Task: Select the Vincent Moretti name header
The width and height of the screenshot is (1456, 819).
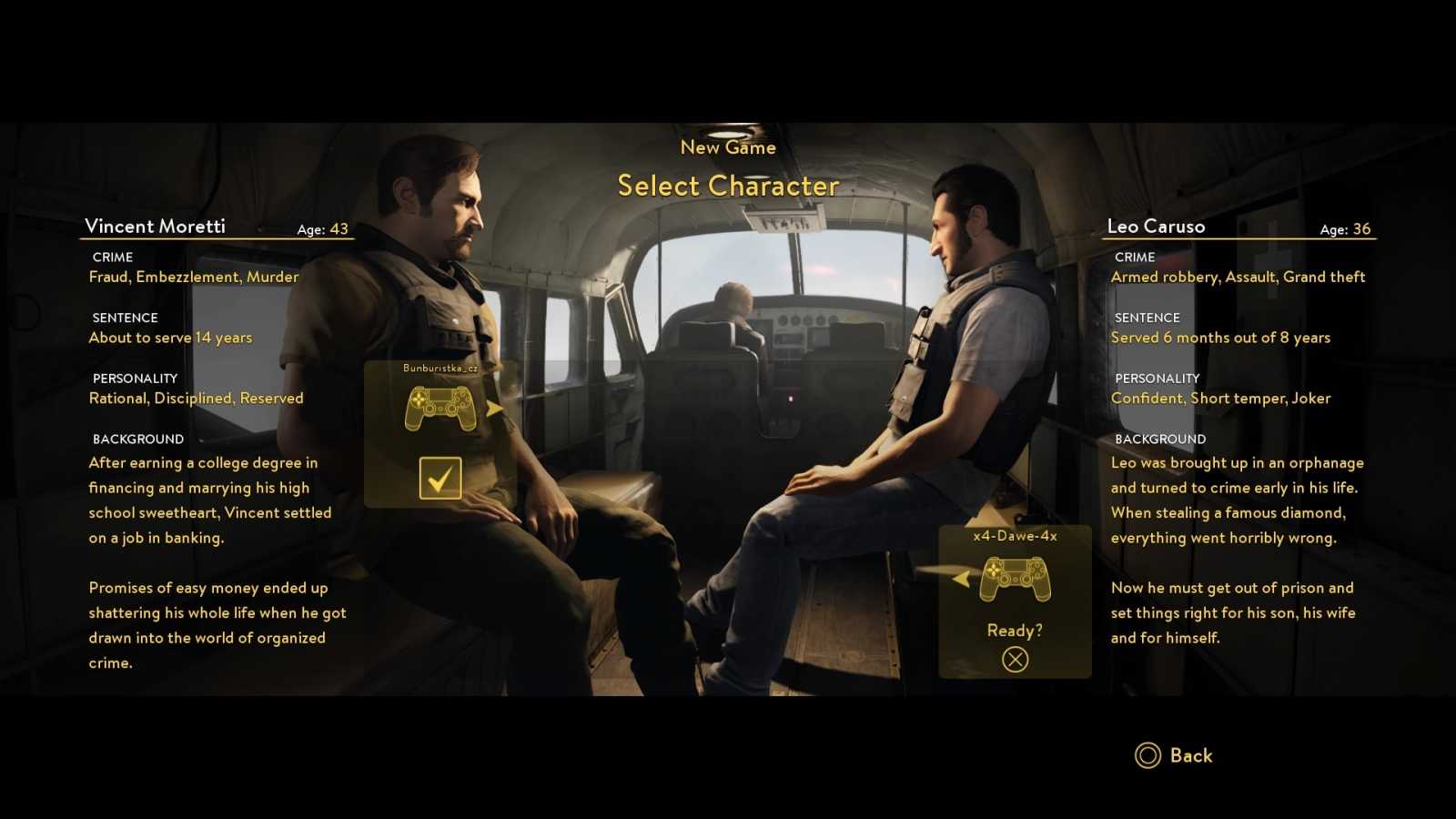Action: (x=156, y=226)
